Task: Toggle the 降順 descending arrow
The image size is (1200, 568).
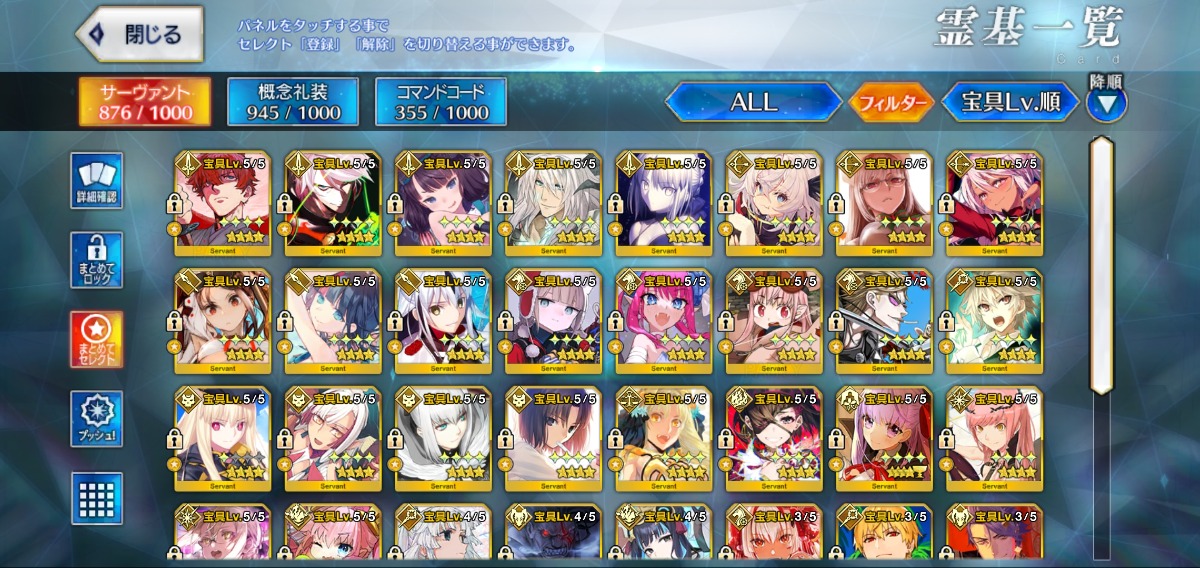Action: pos(1107,102)
